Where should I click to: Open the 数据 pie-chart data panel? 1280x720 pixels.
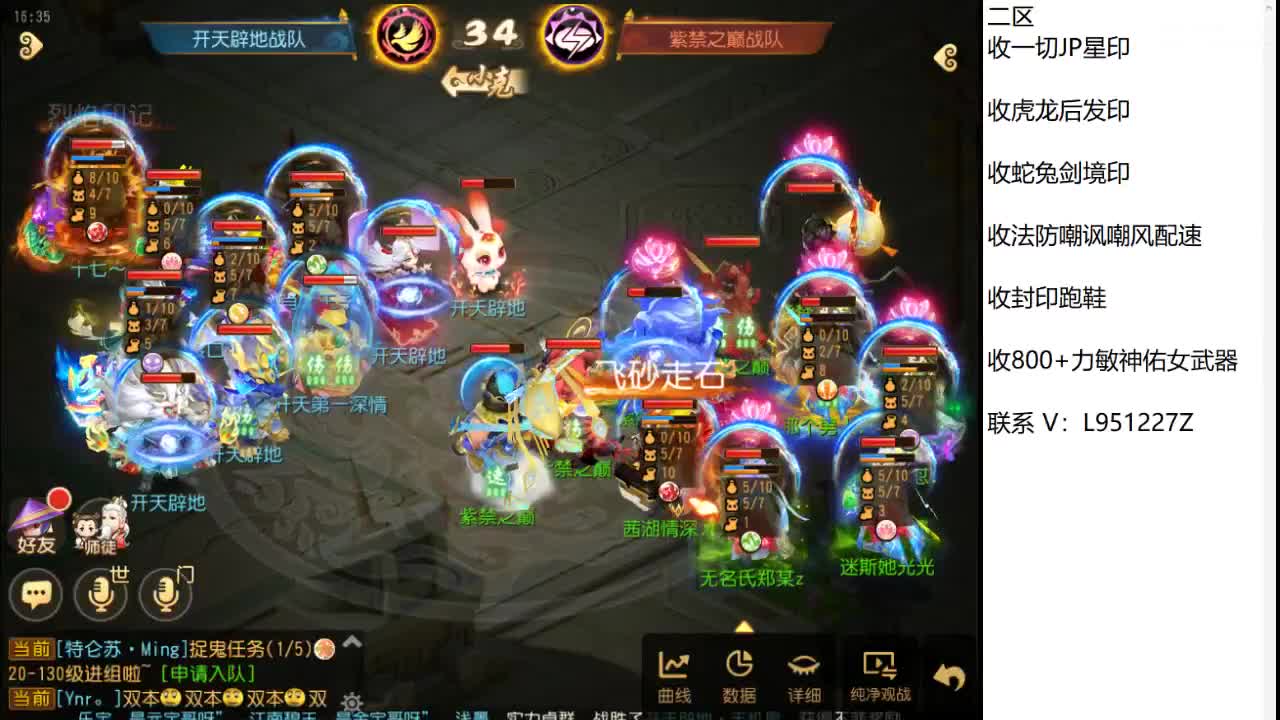[740, 670]
